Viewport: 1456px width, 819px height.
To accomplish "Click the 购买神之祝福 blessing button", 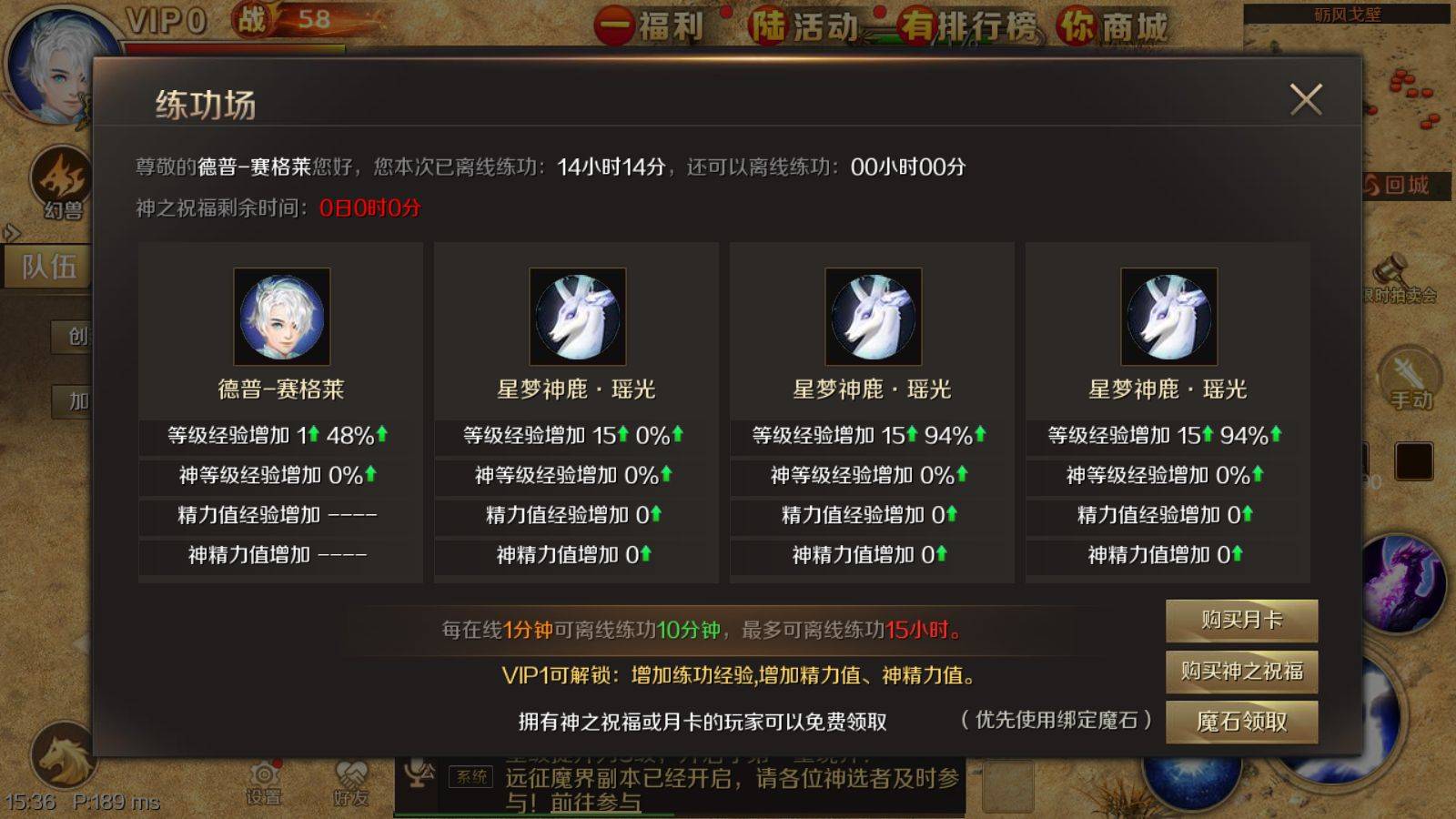I will (x=1241, y=671).
